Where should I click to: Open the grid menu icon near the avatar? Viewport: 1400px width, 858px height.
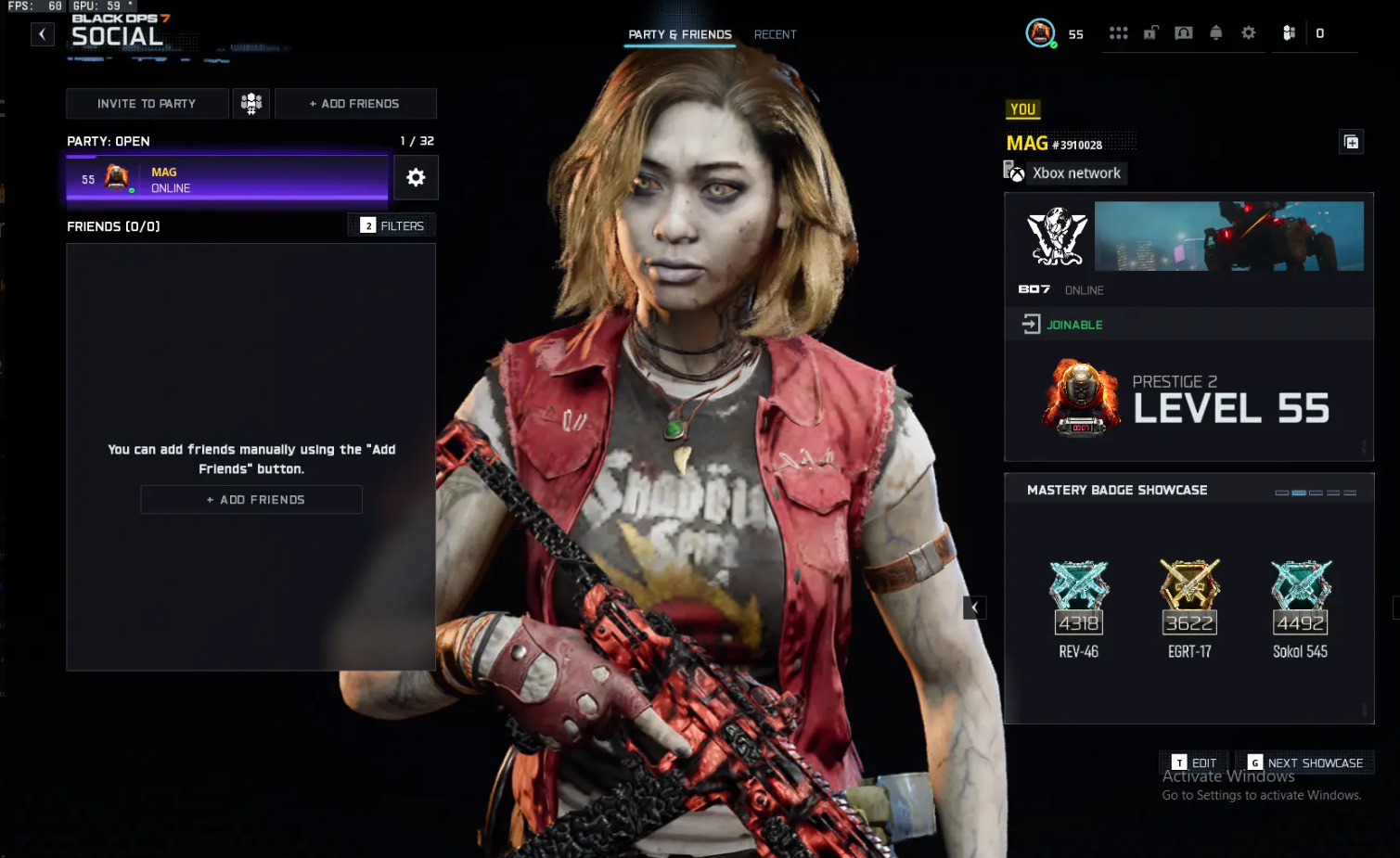1118,32
